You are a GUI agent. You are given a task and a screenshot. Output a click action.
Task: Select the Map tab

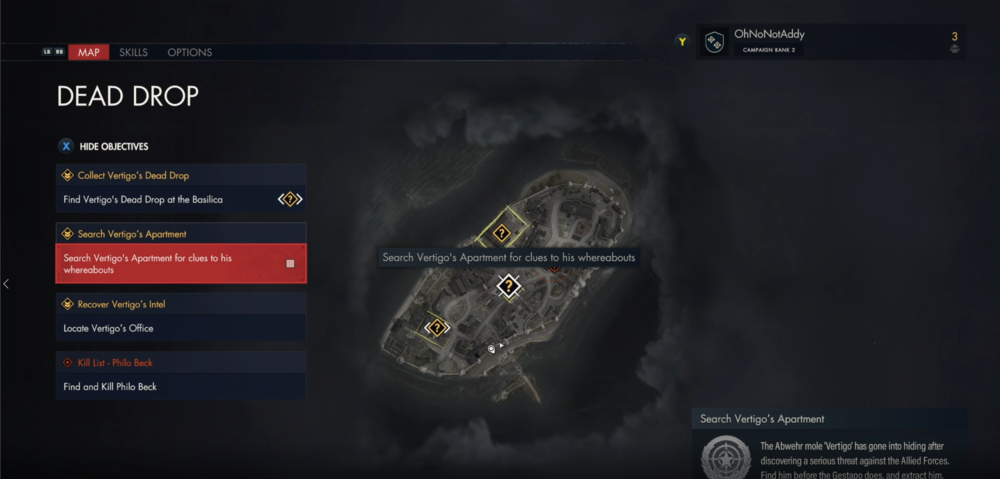click(89, 52)
